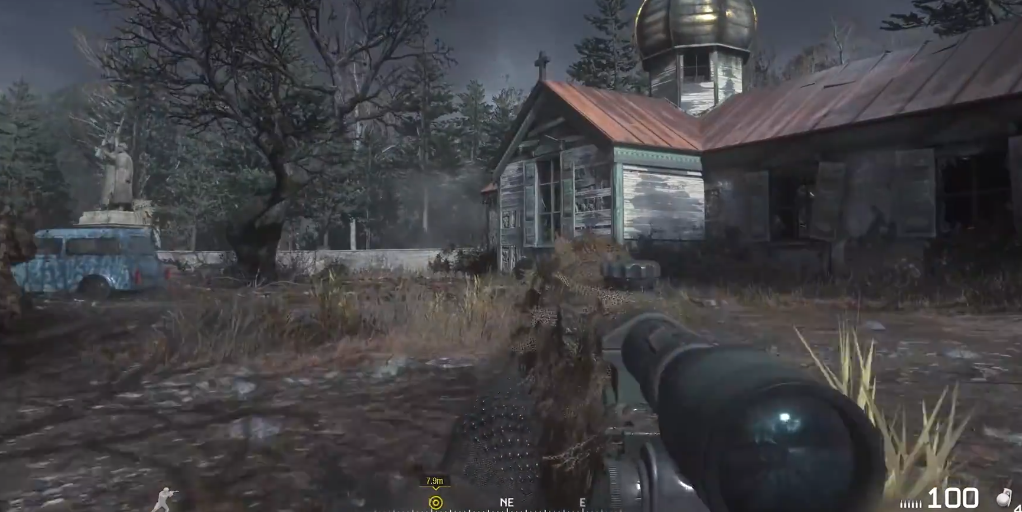The image size is (1022, 512).
Task: Click the yellow objective marker on the compass
Action: click(435, 502)
